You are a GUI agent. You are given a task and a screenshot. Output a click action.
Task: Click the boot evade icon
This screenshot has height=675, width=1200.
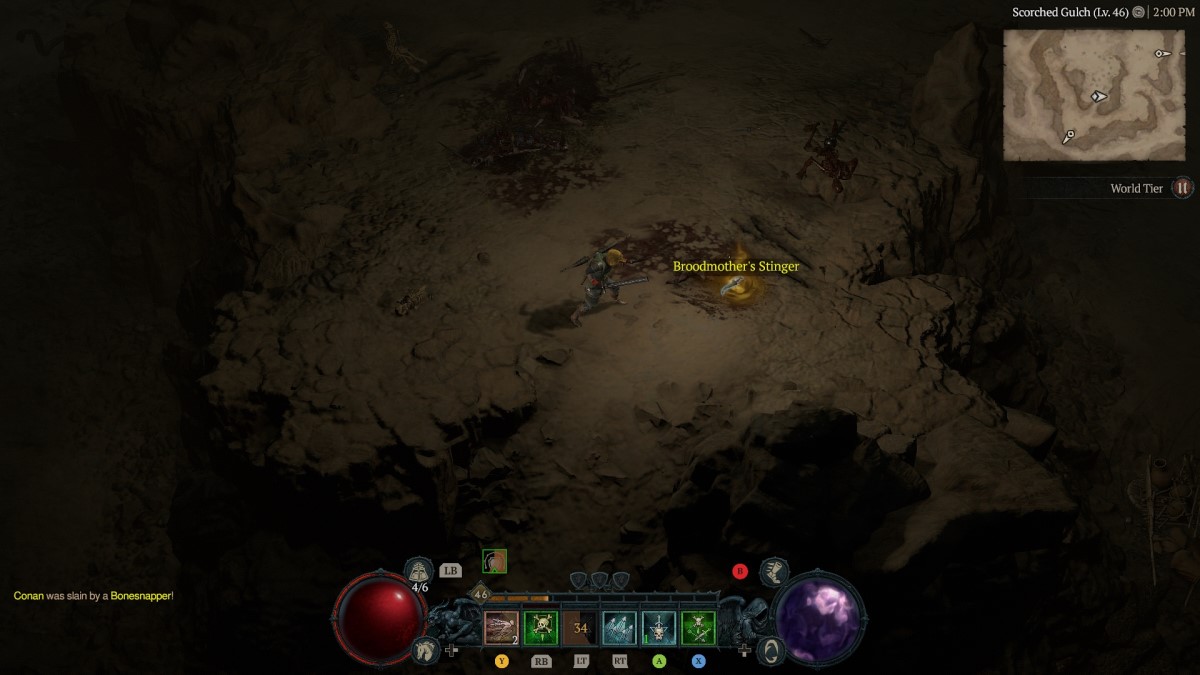tap(773, 572)
